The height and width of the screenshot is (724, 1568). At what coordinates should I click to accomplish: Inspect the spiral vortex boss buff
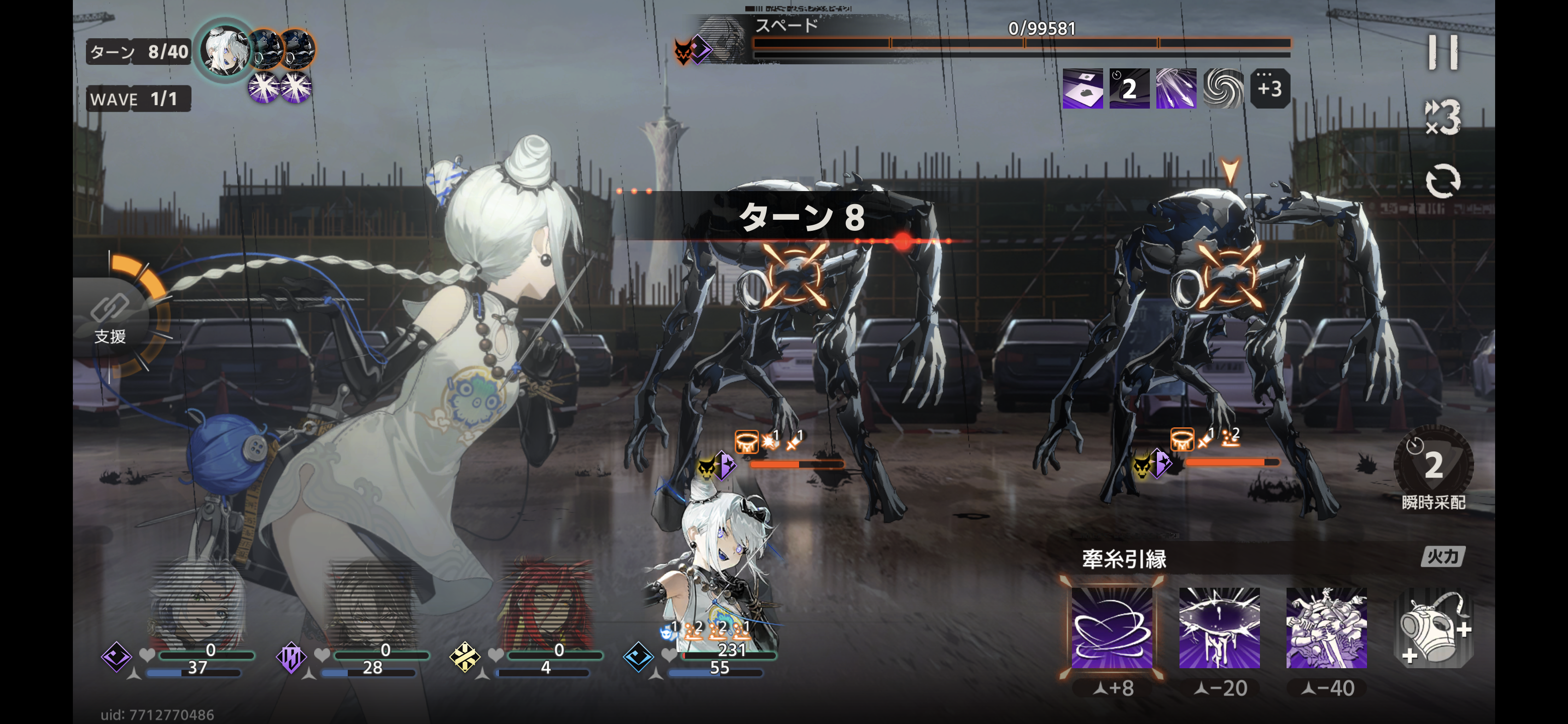[1223, 89]
